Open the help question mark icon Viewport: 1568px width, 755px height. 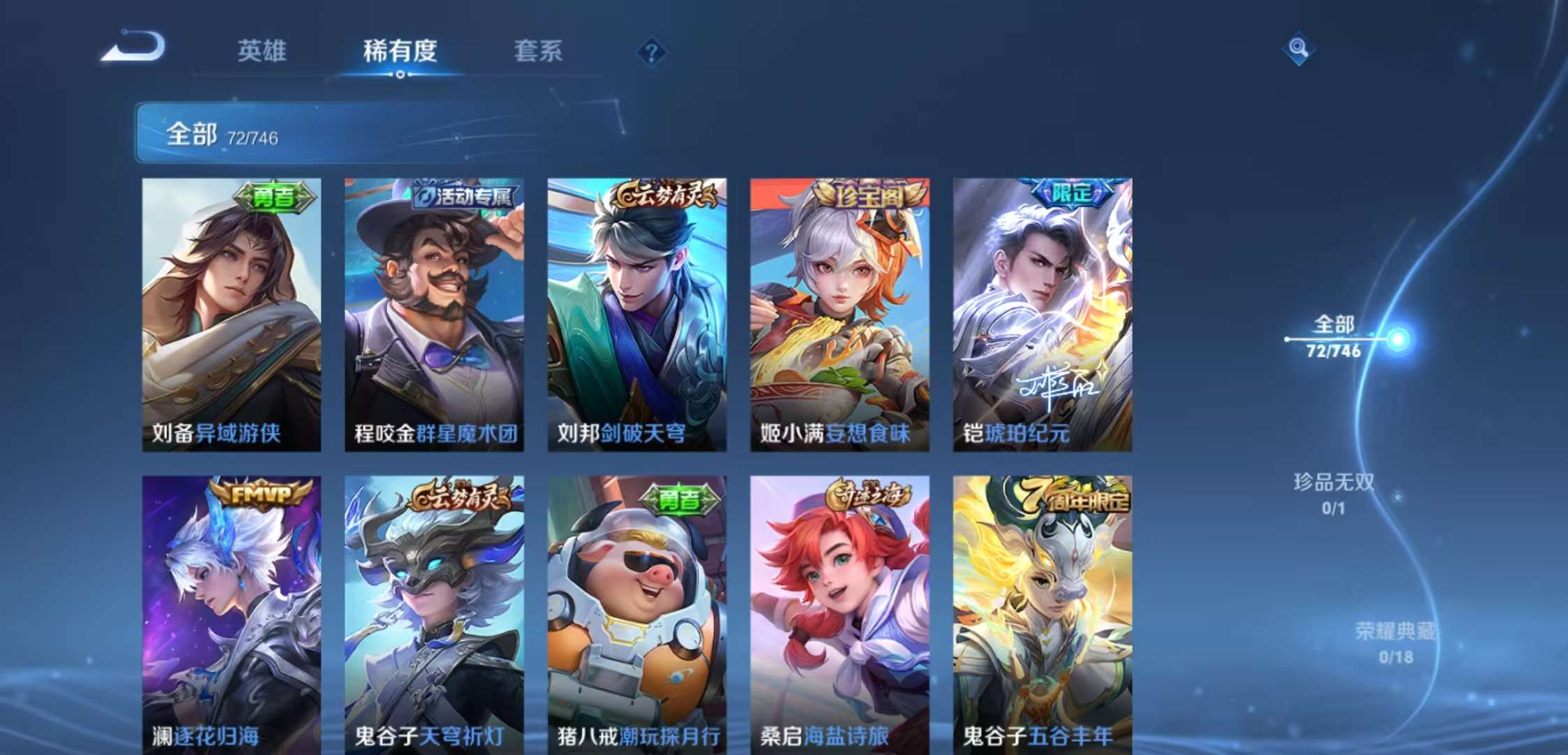(x=651, y=50)
